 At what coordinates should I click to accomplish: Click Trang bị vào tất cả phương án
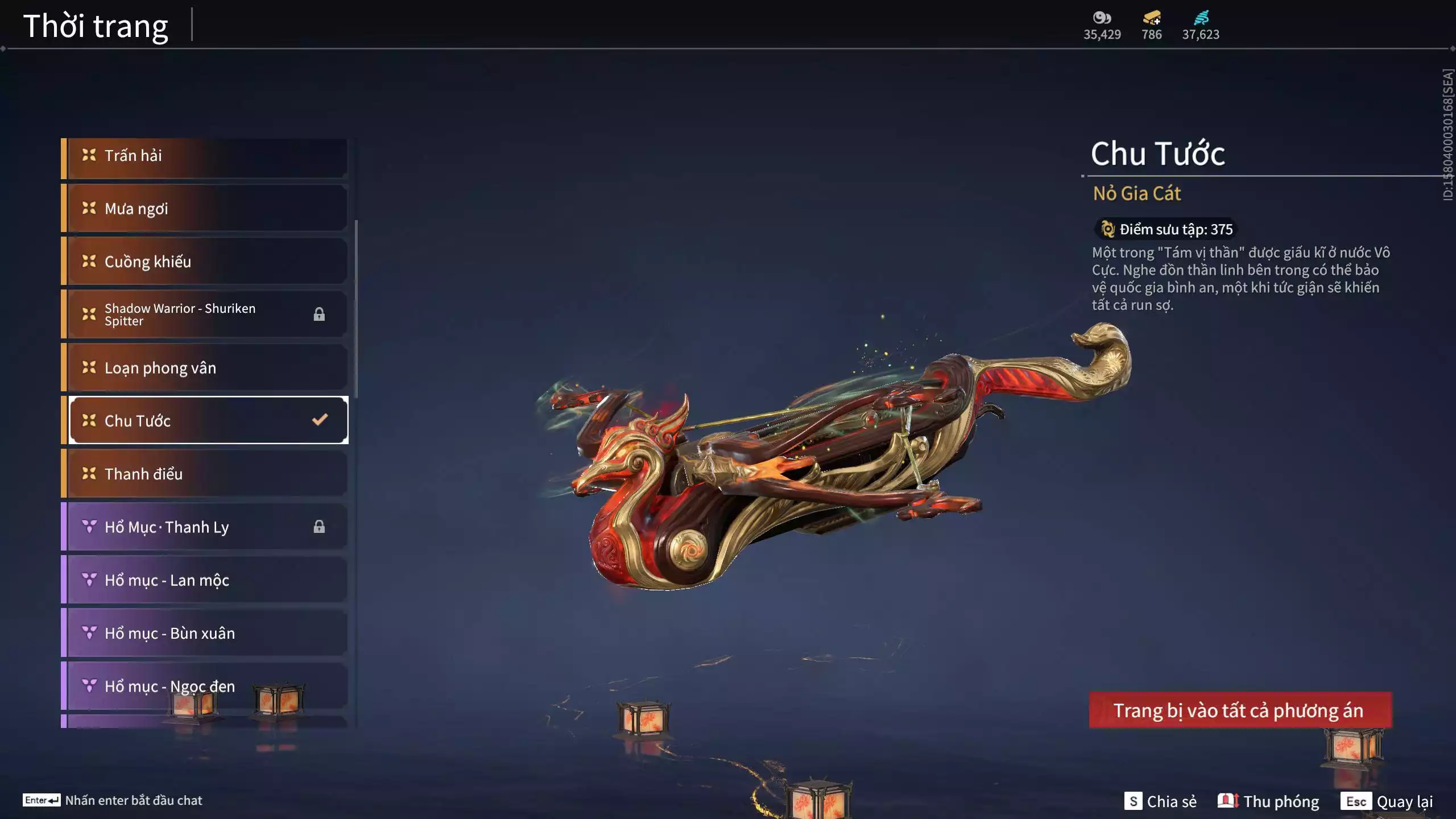[x=1240, y=710]
